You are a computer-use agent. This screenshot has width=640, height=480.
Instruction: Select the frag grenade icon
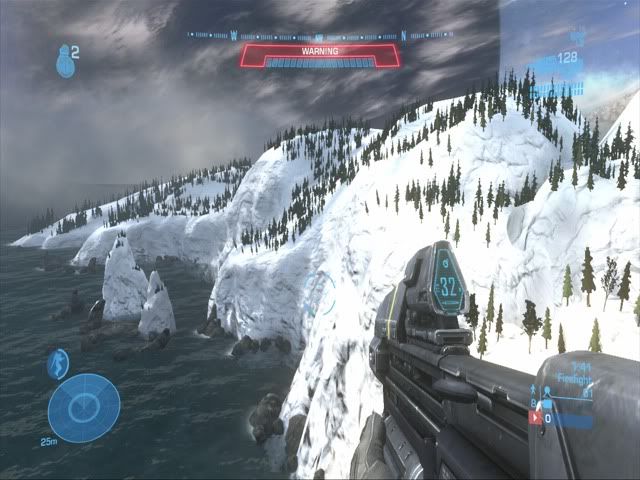click(x=64, y=62)
